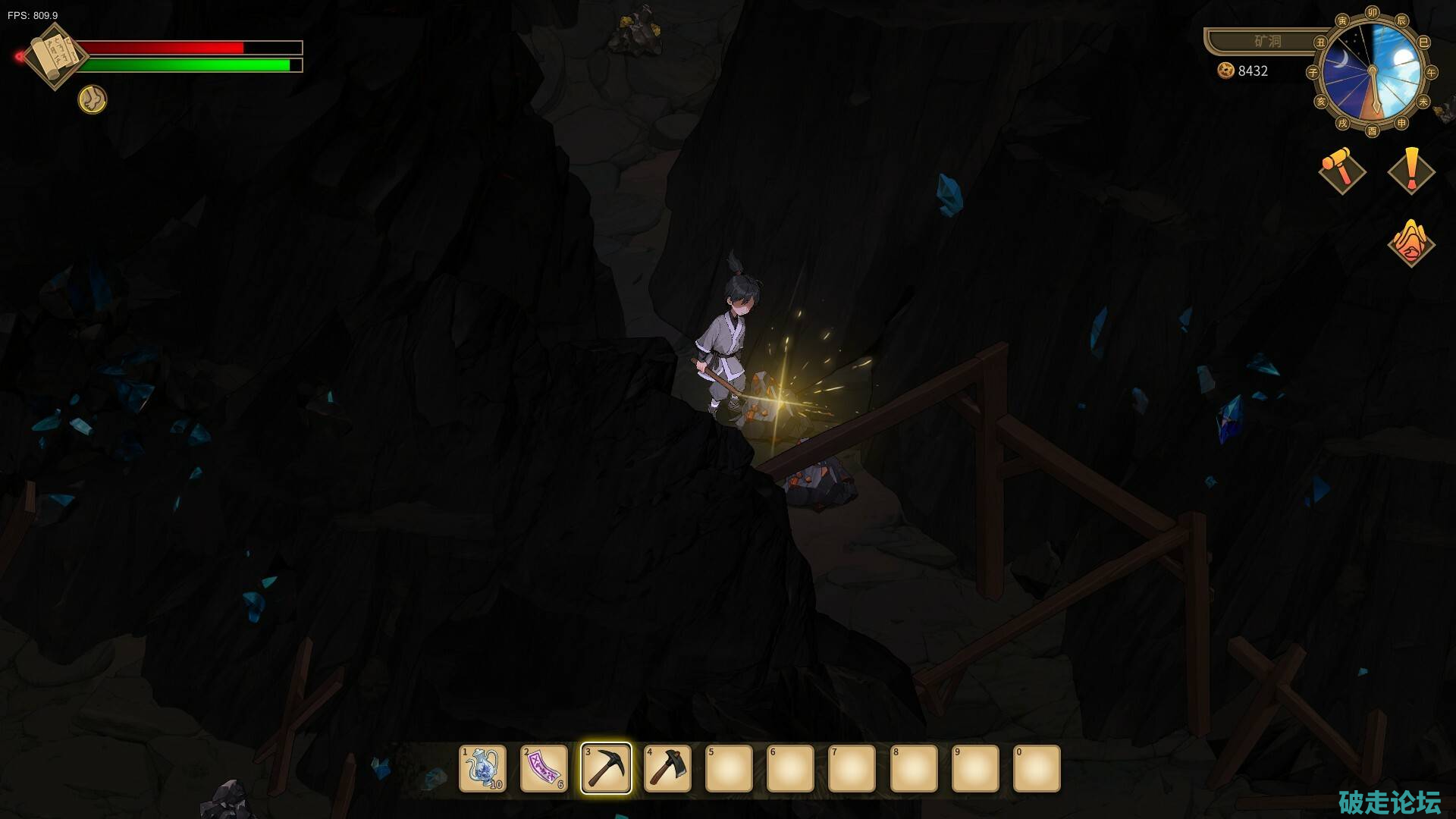The height and width of the screenshot is (819, 1456).
Task: Open the hammer crafting menu
Action: click(1341, 169)
